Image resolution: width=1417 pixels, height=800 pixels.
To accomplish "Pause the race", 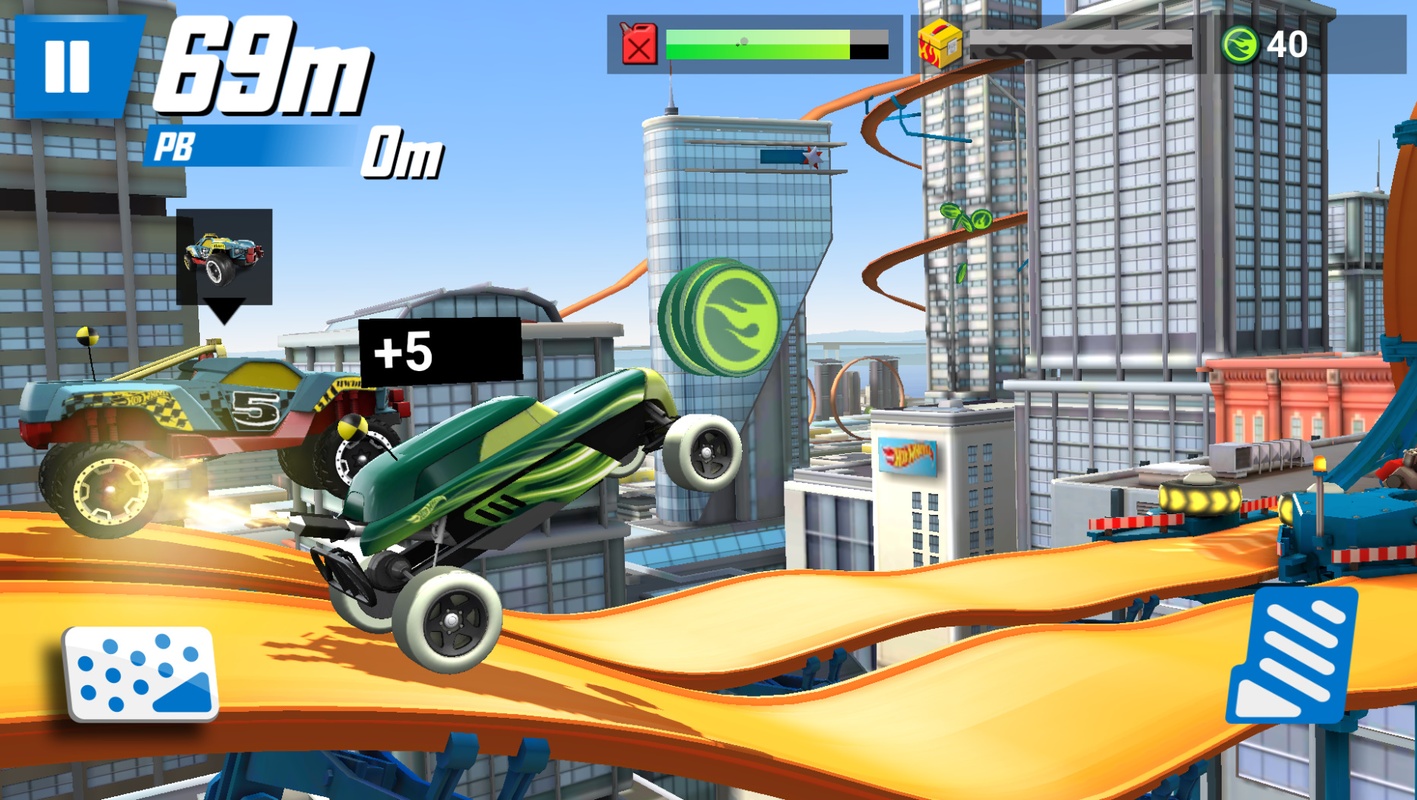I will click(69, 66).
